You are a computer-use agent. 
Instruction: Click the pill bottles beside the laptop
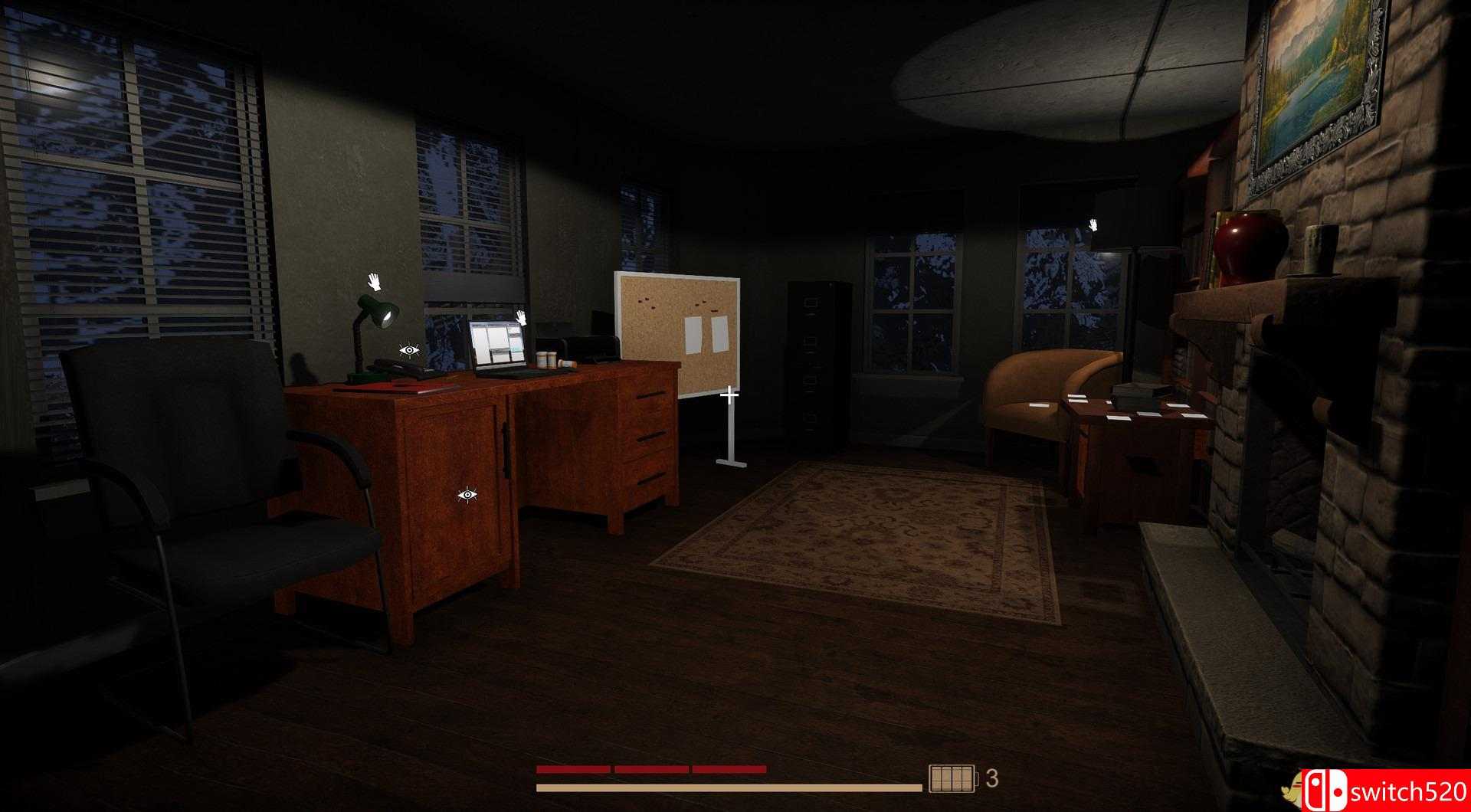pos(546,359)
